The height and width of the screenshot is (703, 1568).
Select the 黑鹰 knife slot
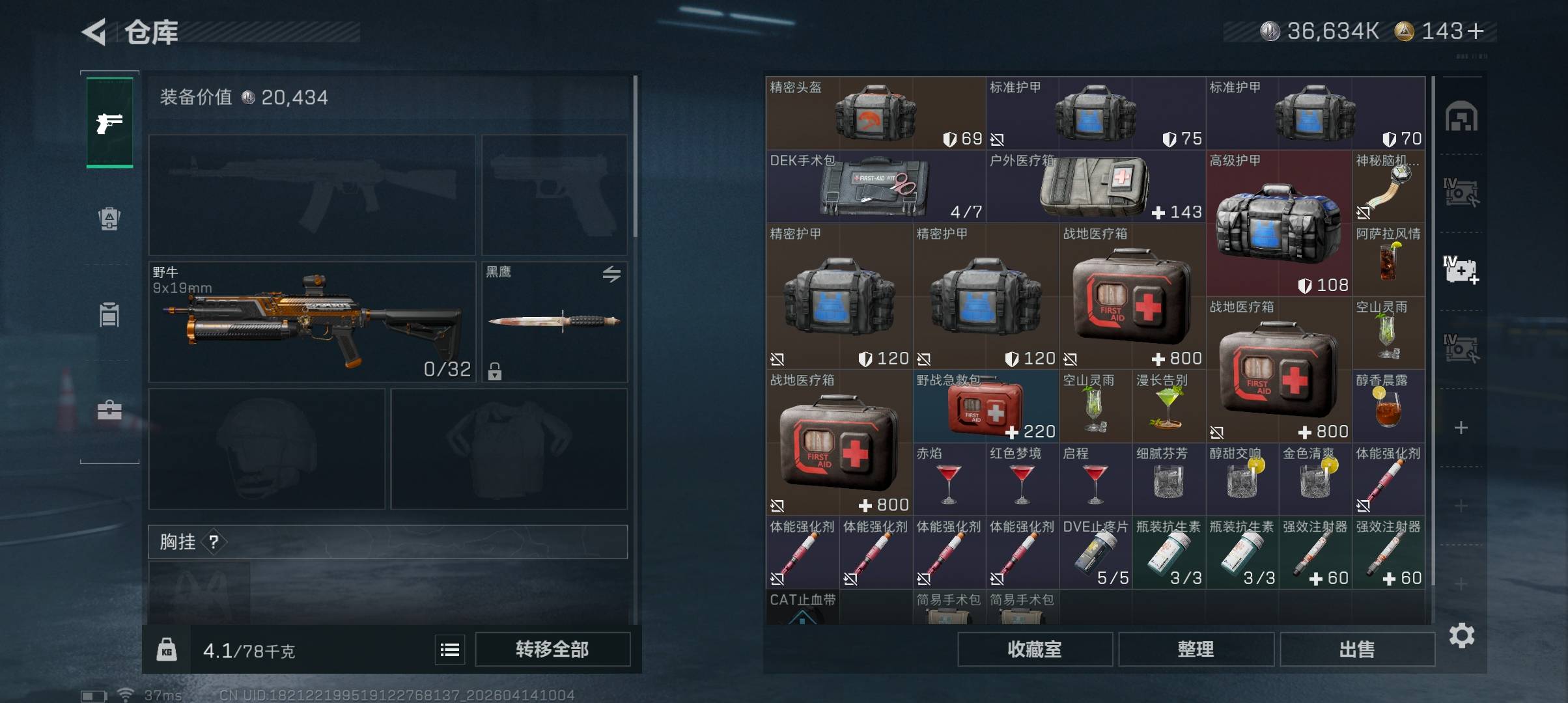coord(554,322)
